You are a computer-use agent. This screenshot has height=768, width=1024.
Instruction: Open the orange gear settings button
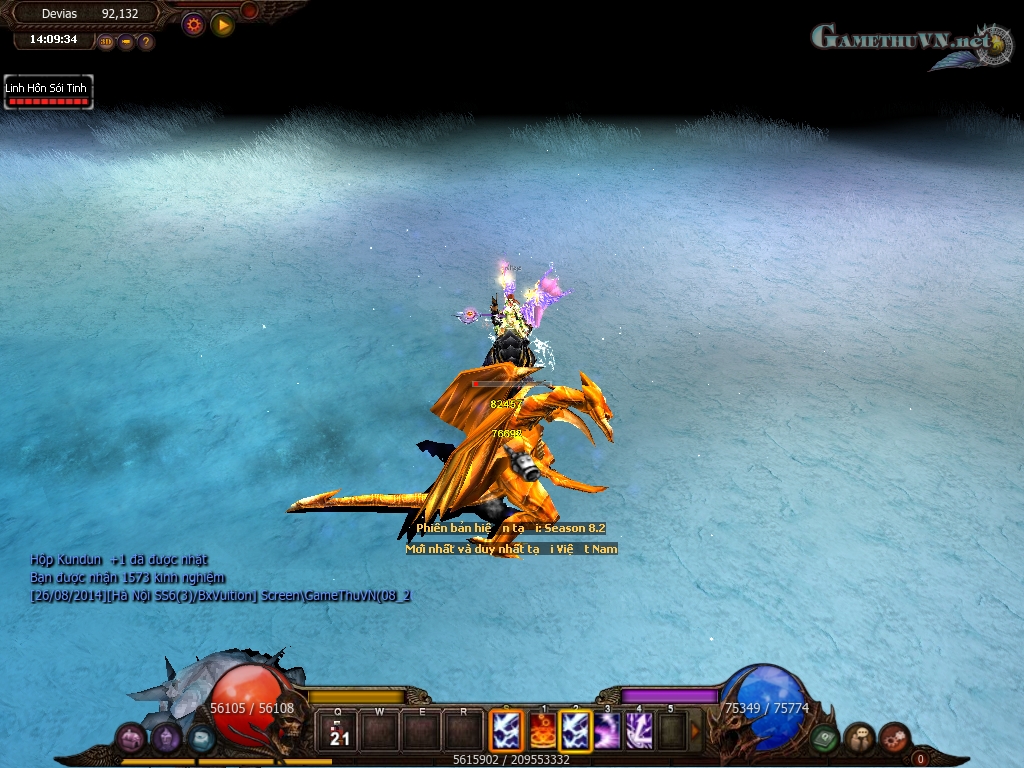(193, 25)
